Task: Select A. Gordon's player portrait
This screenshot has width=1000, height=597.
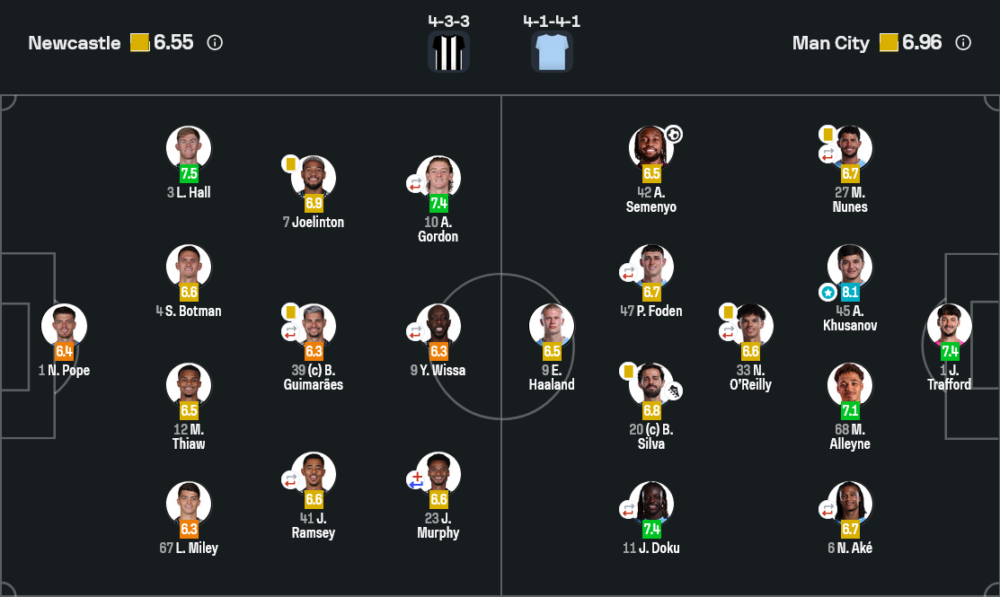Action: click(x=438, y=177)
